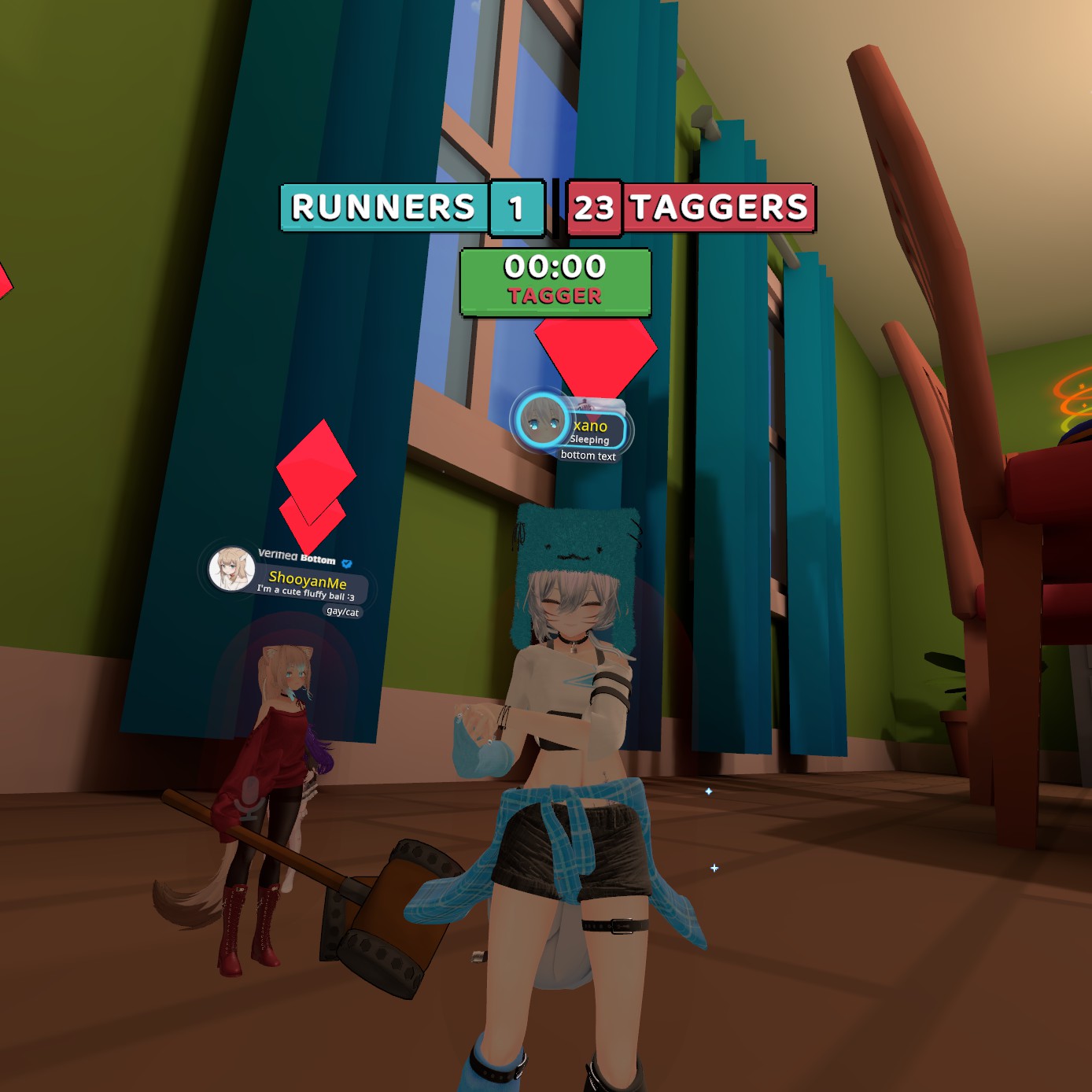Click ShooyanMe's profile picture thumbnail
The image size is (1092, 1092).
tap(231, 569)
